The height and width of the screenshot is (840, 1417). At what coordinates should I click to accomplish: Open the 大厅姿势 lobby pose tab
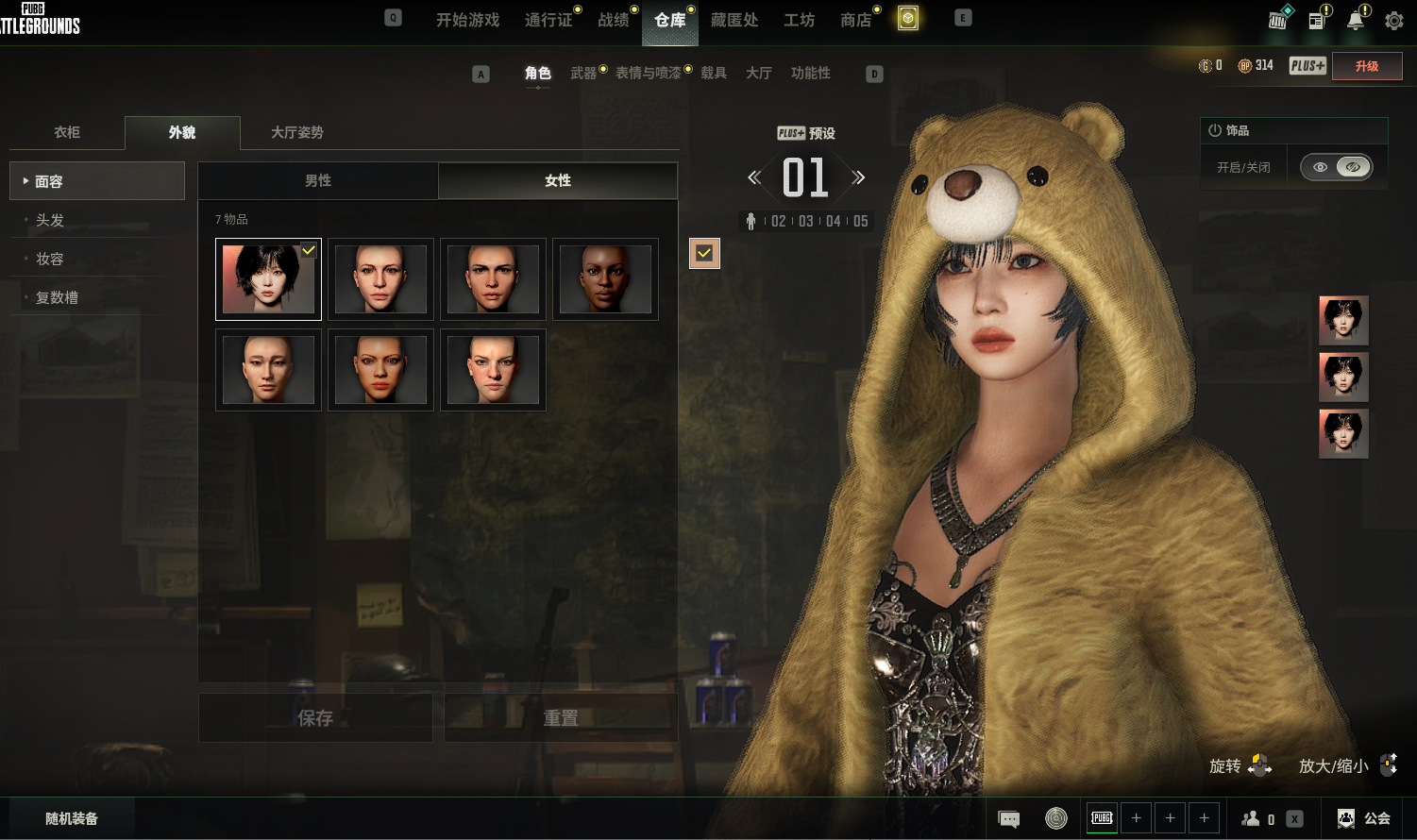click(297, 132)
